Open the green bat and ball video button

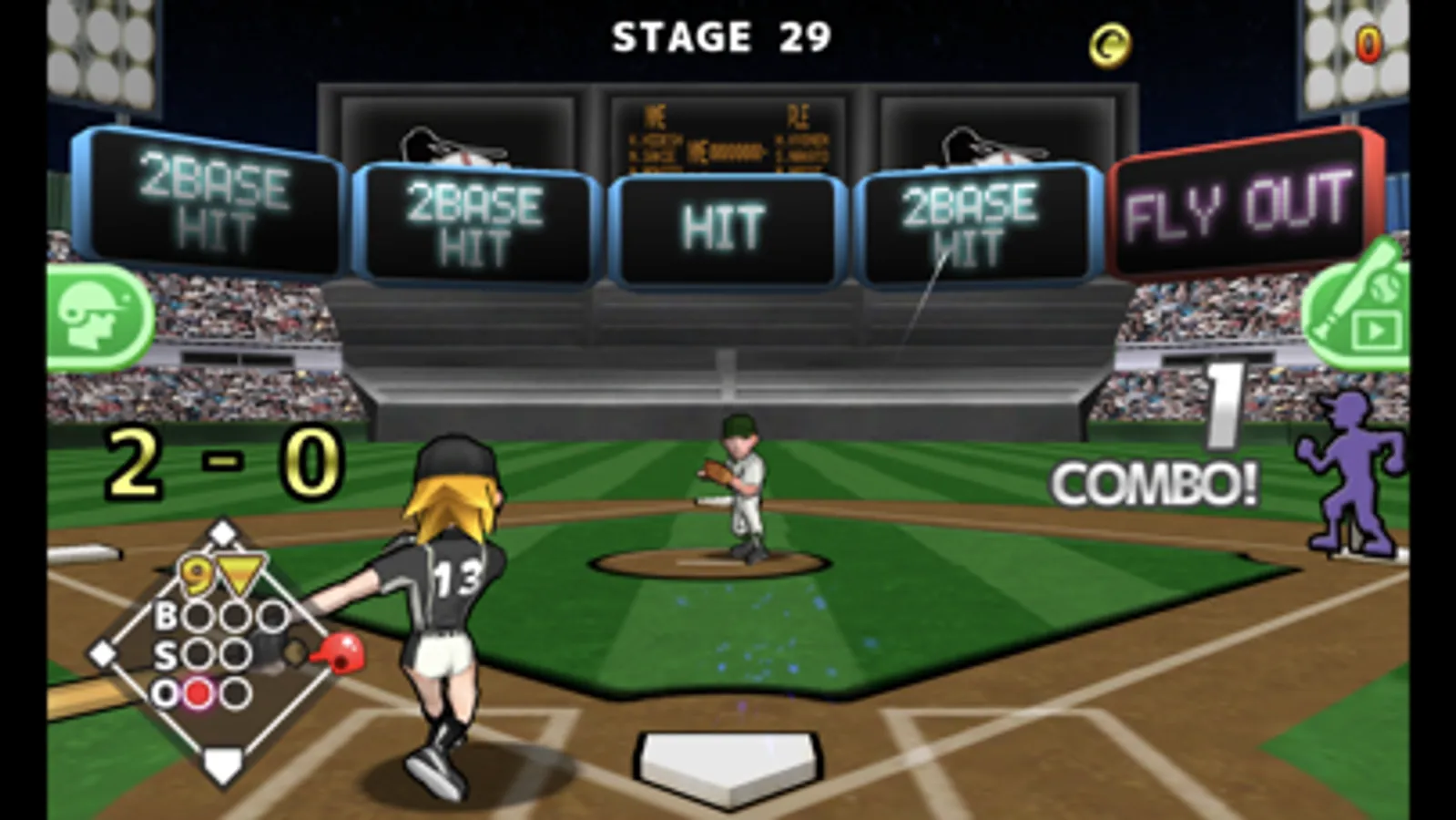click(1359, 311)
